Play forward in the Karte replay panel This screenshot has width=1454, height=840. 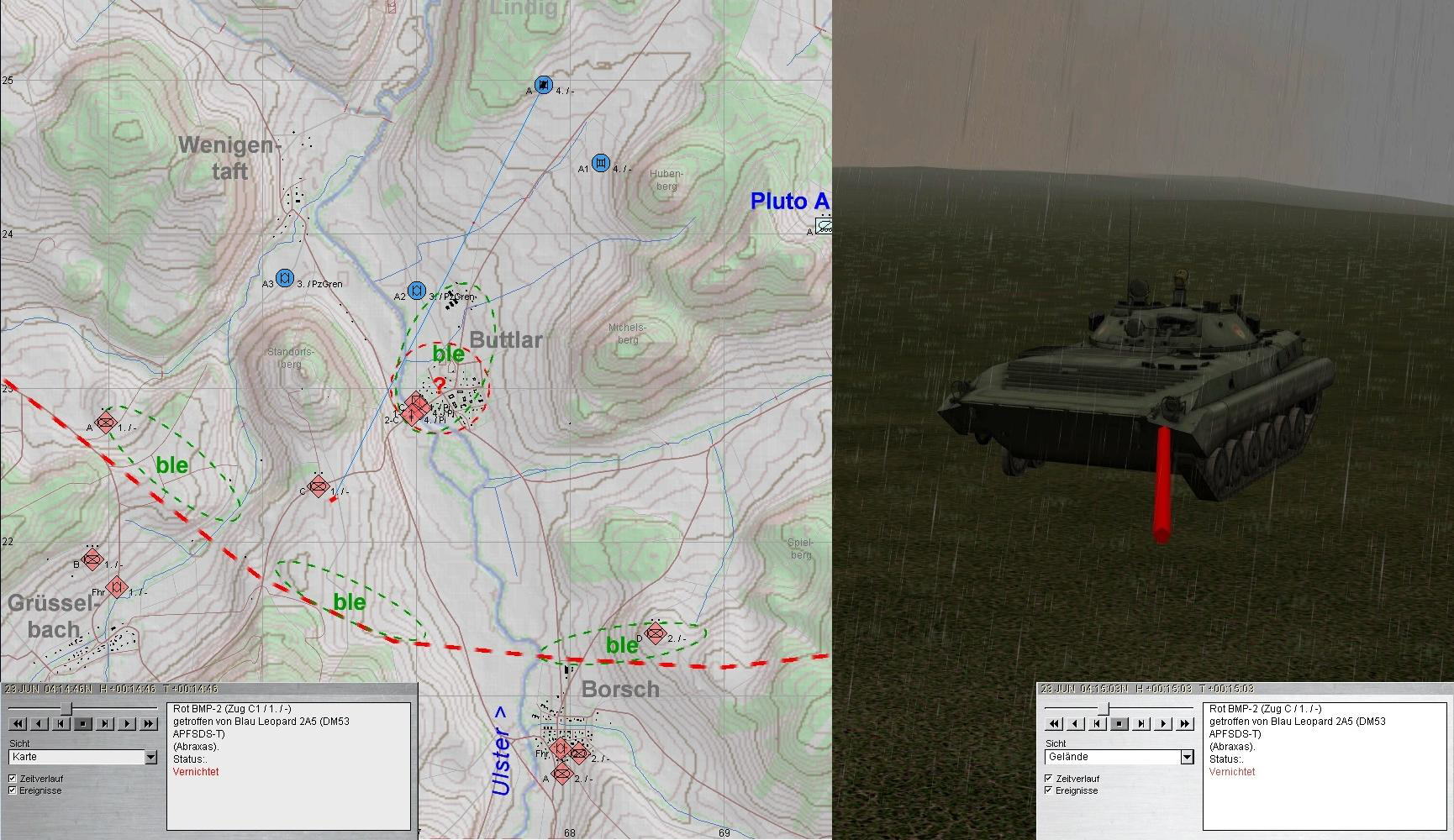tap(127, 723)
